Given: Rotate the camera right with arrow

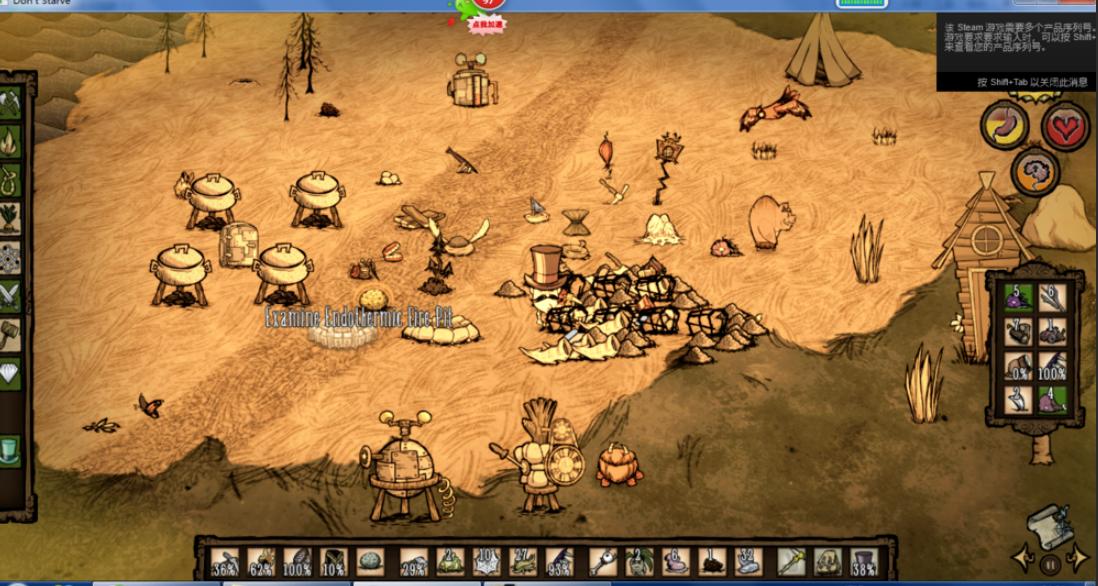Looking at the screenshot, I should tap(1079, 556).
